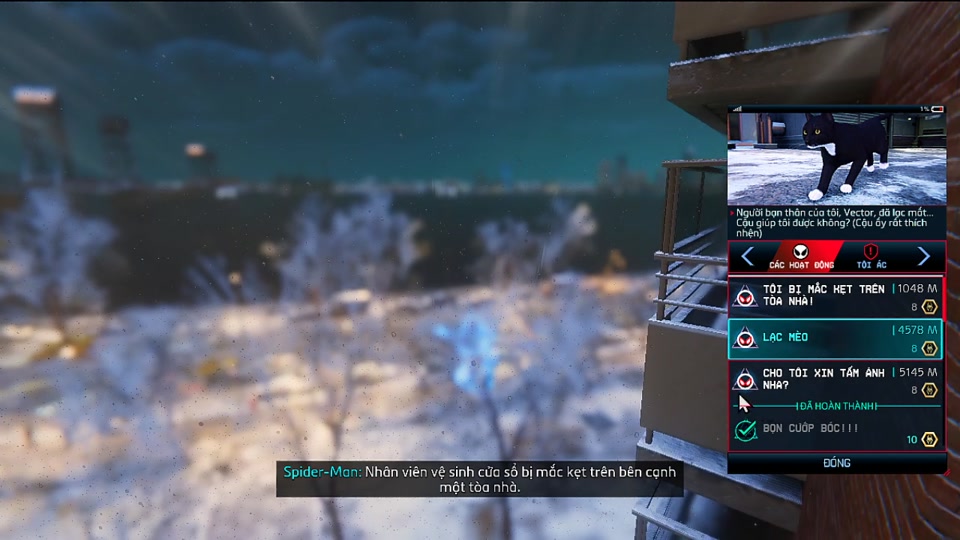Open the CHO TÔI XIN TẤM ẢNH NHA request
Viewport: 960px width, 540px height.
[x=836, y=380]
